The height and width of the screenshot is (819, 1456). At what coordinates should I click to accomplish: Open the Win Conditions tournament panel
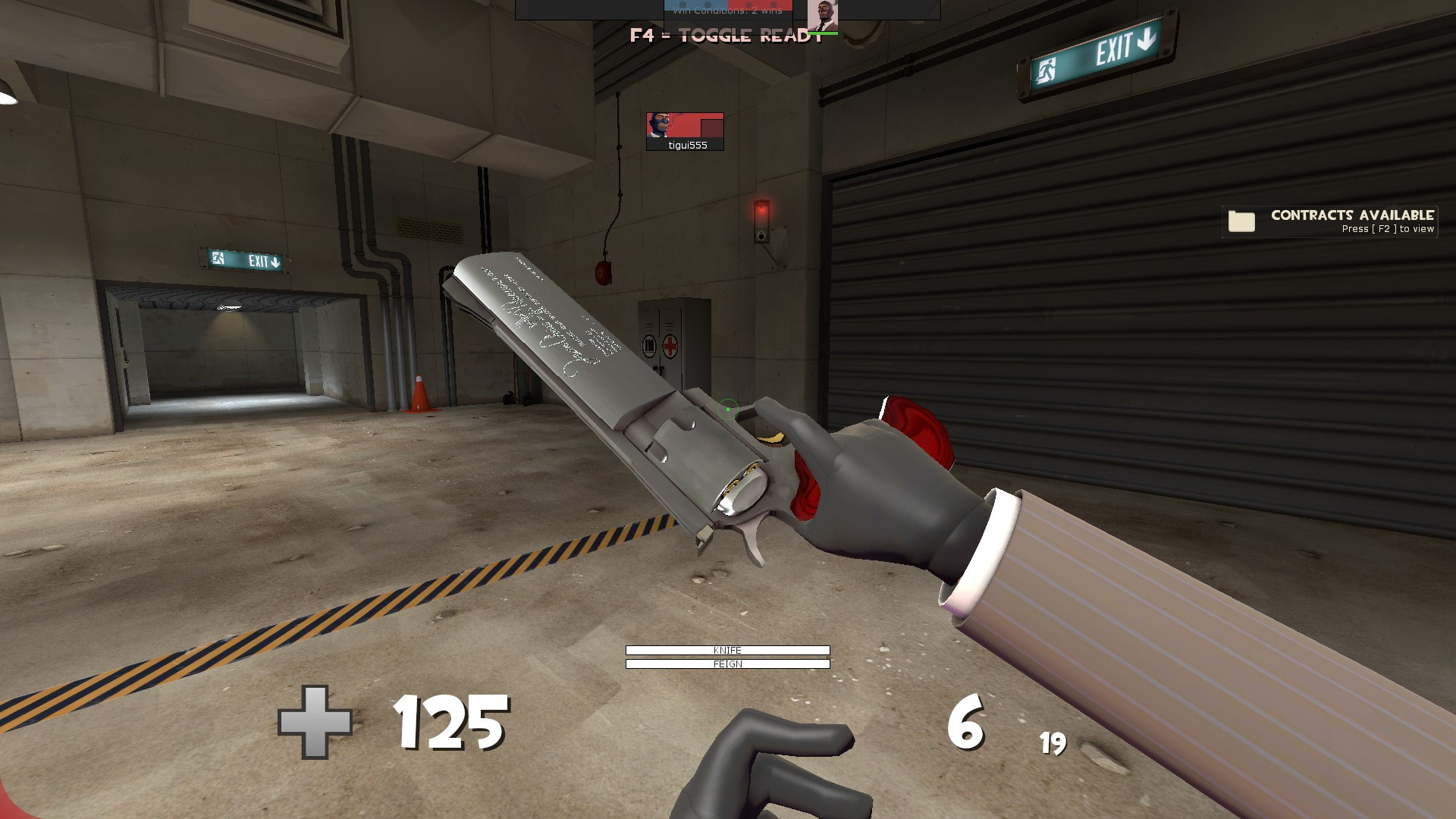click(x=728, y=11)
